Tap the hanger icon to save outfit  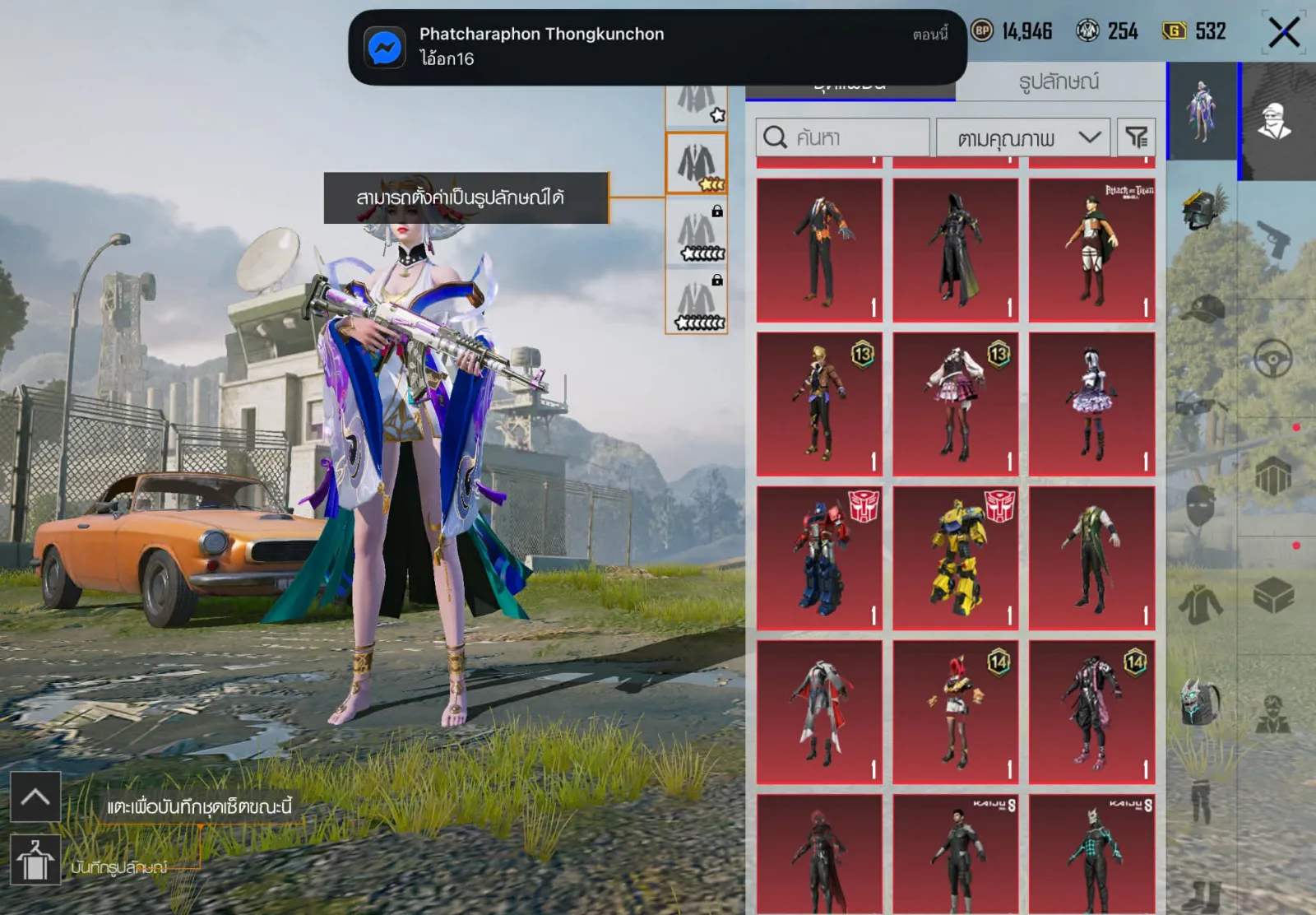pyautogui.click(x=35, y=860)
